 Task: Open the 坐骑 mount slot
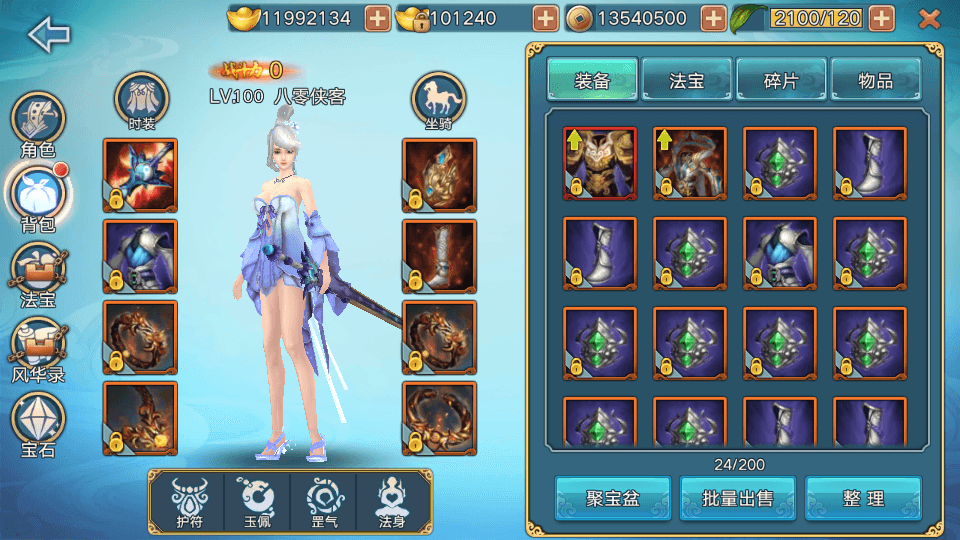[x=438, y=101]
